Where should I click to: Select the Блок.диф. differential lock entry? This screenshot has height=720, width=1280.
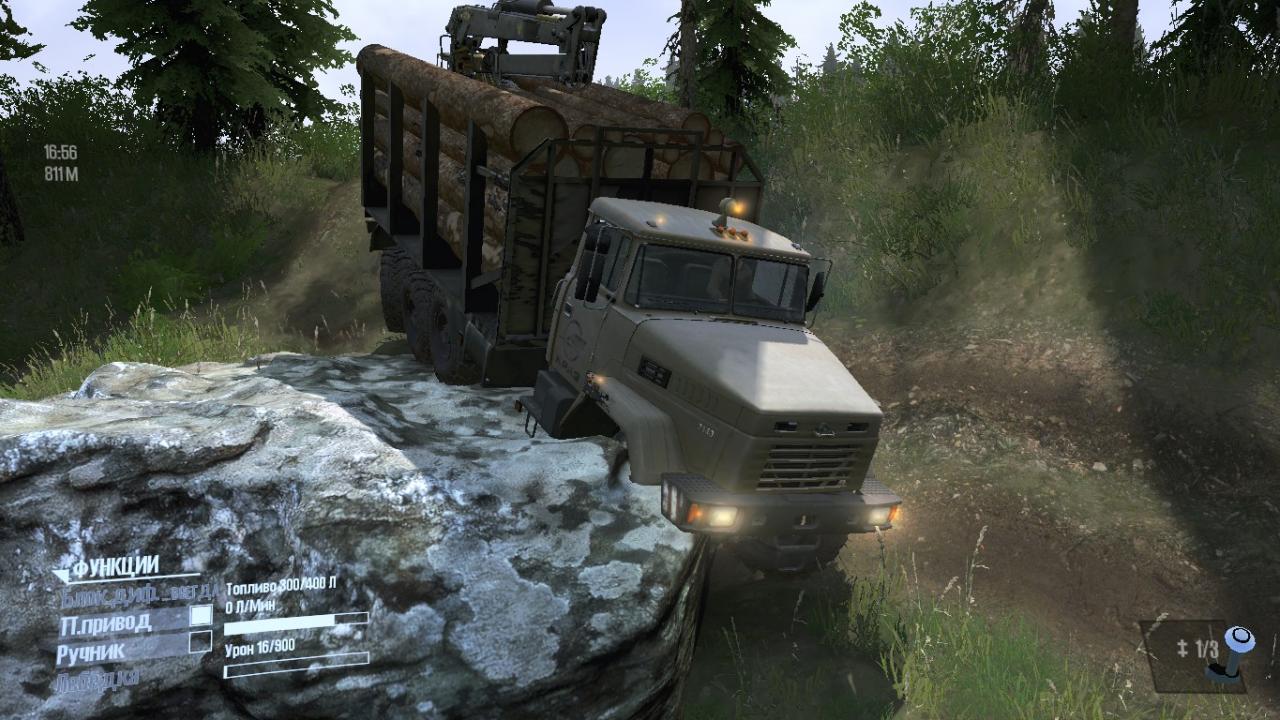(135, 592)
